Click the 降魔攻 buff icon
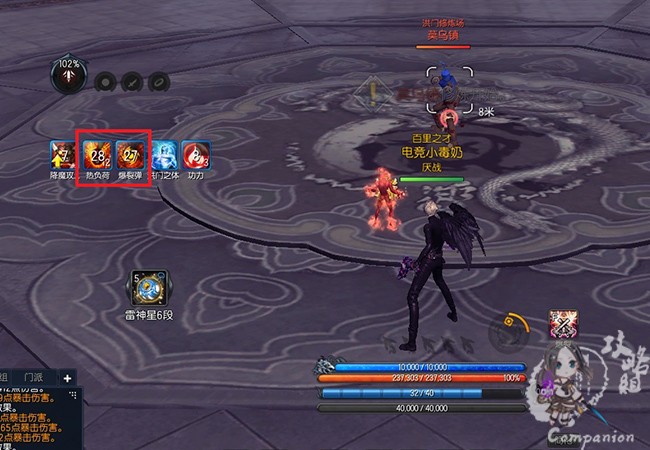 pyautogui.click(x=63, y=154)
